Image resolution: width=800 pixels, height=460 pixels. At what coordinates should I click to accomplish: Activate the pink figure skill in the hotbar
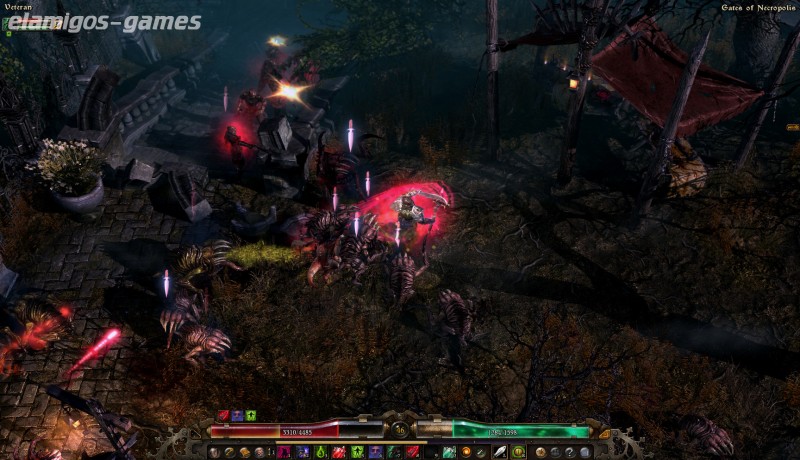[284, 452]
